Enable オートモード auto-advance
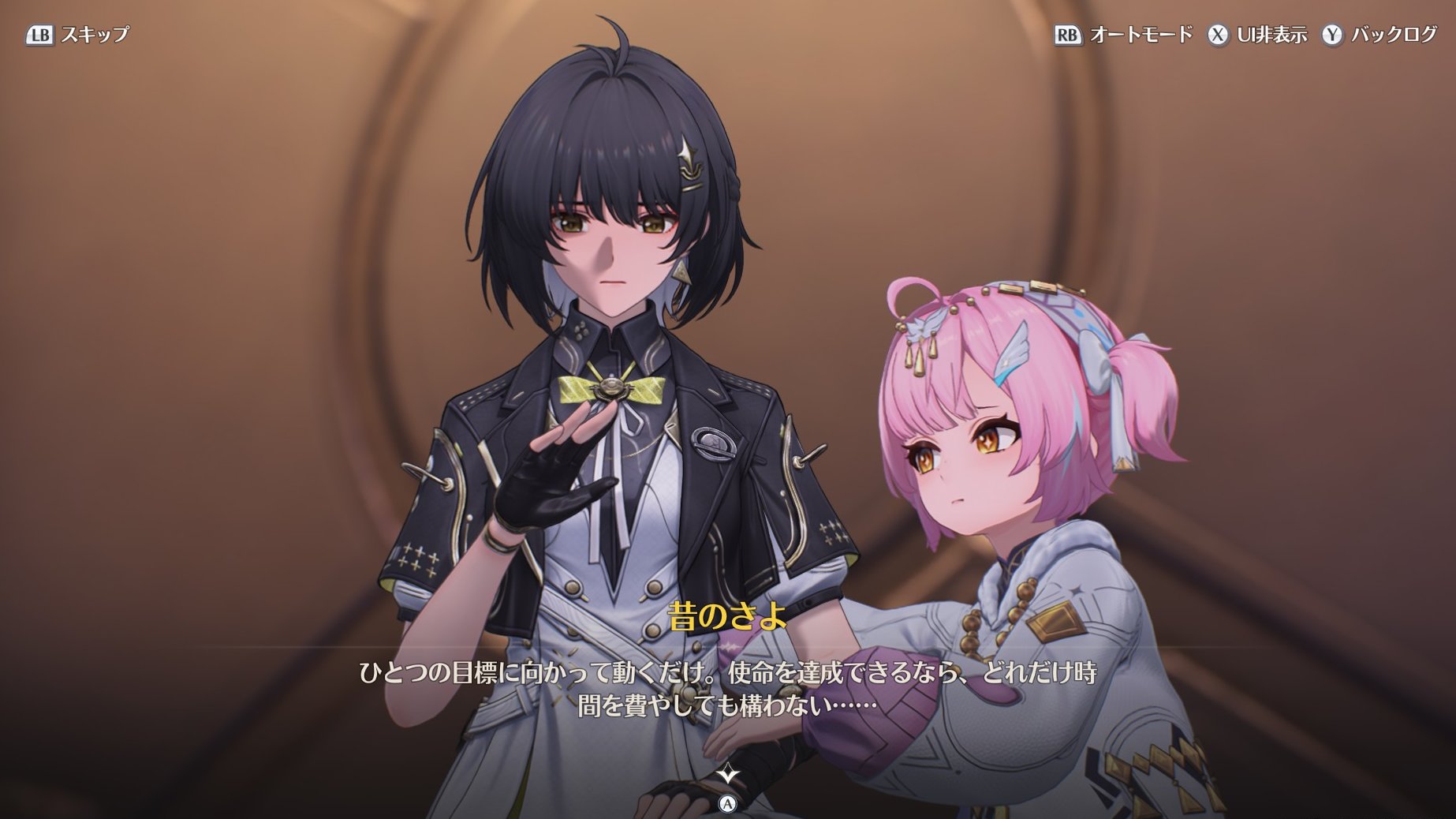1456x819 pixels. pyautogui.click(x=1124, y=35)
